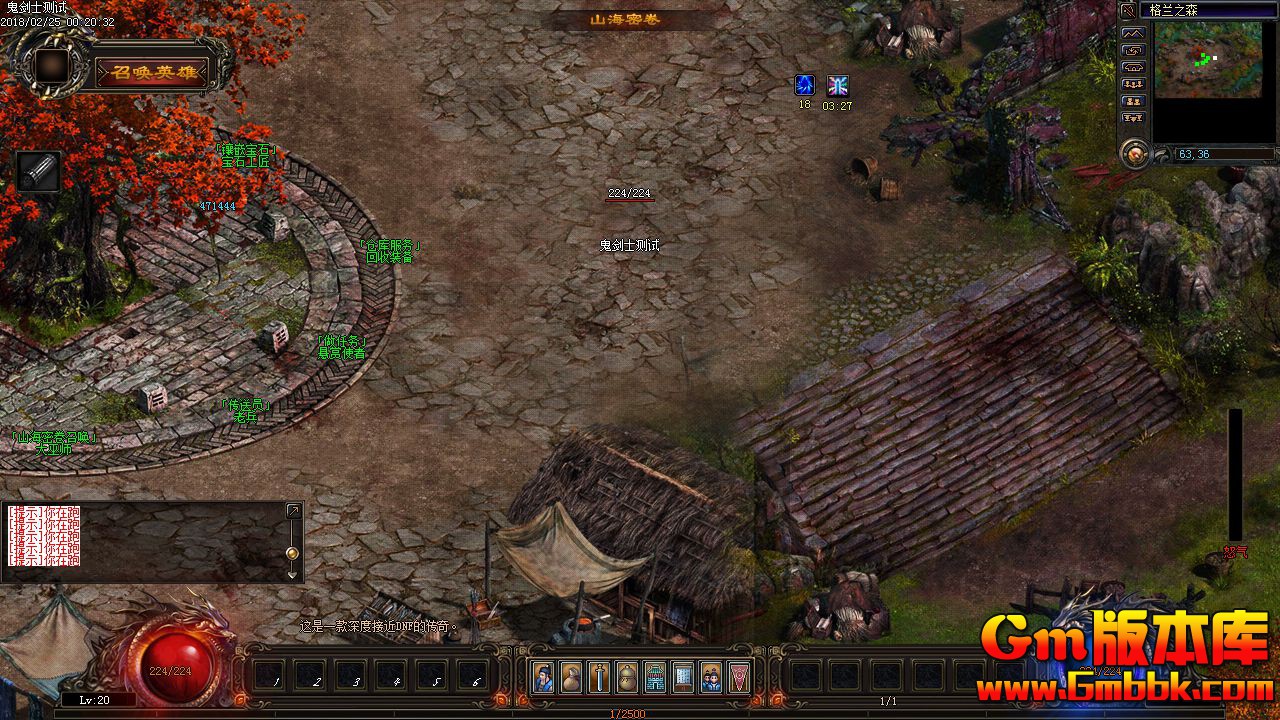Image resolution: width=1280 pixels, height=720 pixels.
Task: Click the chat log scrollbar knob
Action: tap(292, 553)
